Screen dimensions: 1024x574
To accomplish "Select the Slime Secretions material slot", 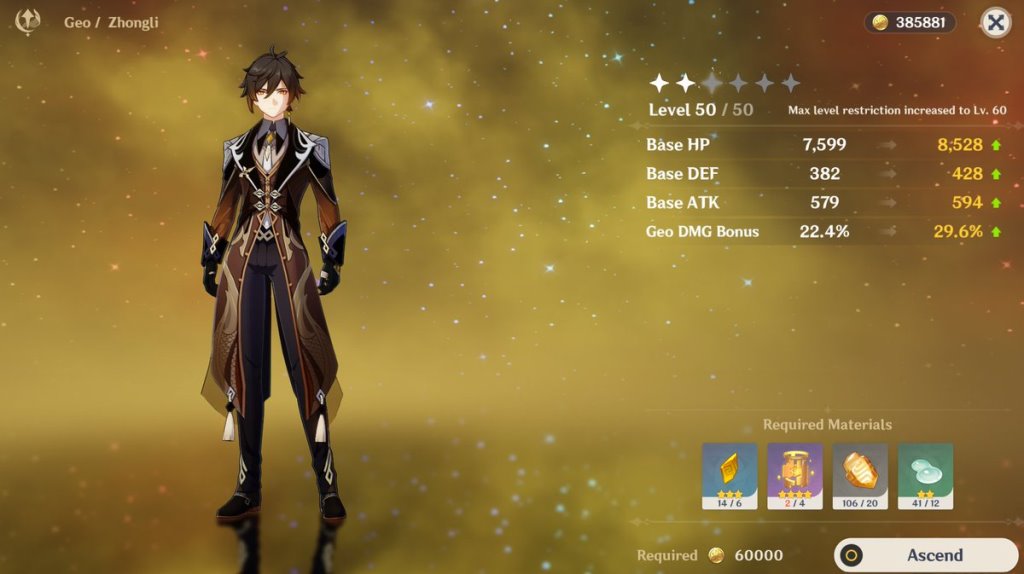I will pyautogui.click(x=925, y=476).
